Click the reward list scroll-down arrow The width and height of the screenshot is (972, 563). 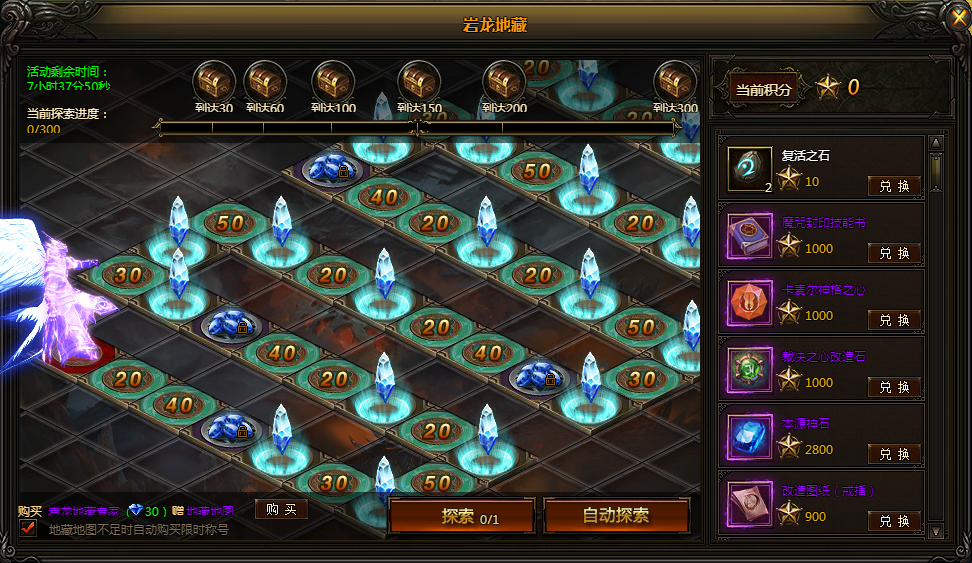point(936,530)
